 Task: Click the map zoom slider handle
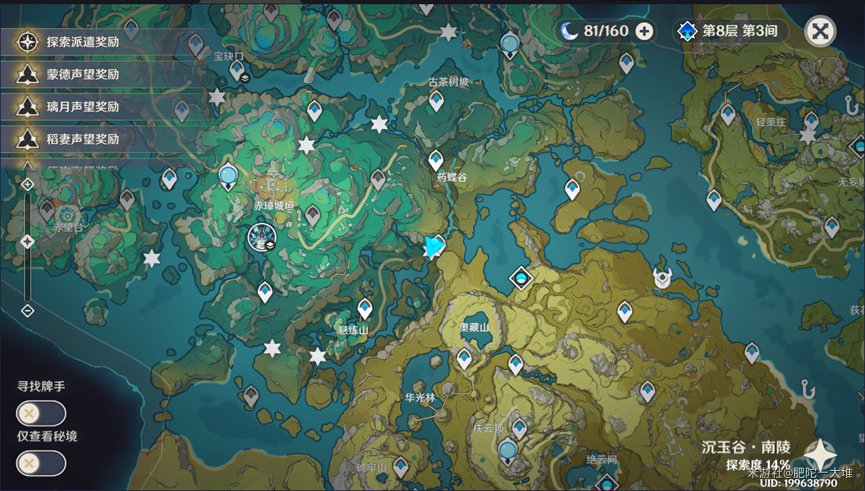[27, 242]
